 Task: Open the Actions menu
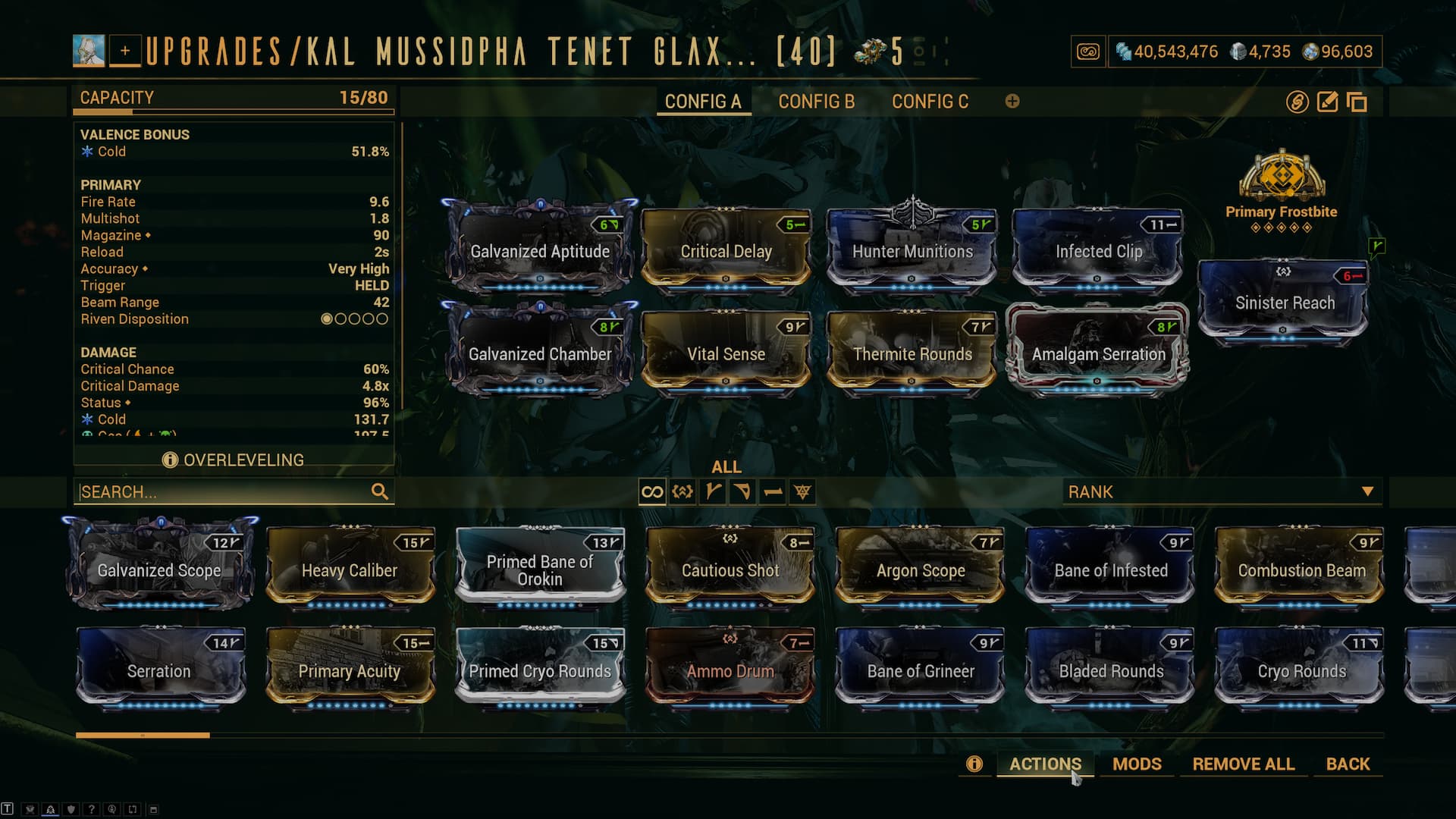tap(1045, 764)
